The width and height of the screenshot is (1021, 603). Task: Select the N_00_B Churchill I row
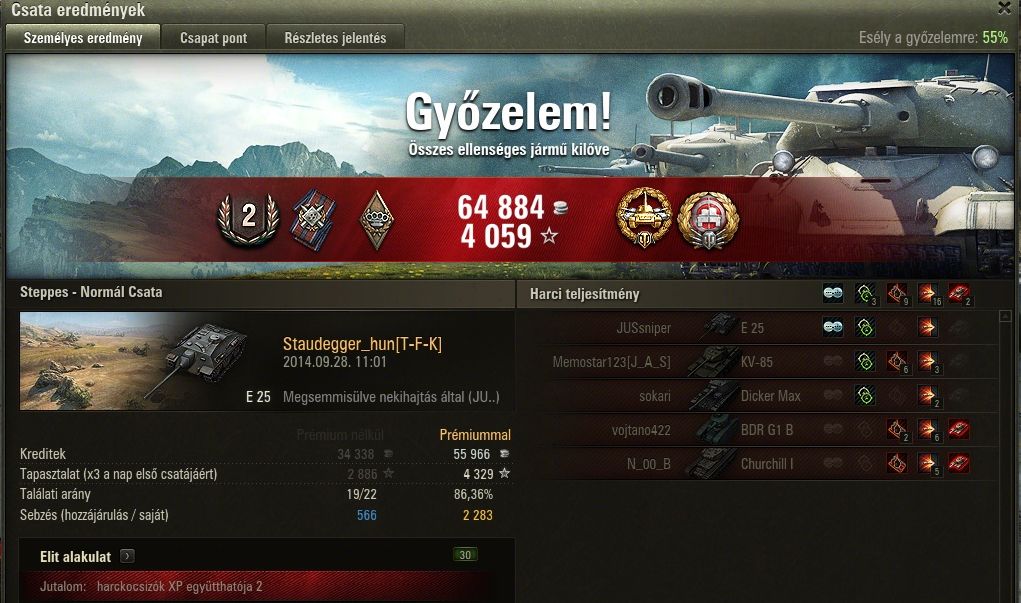coord(759,464)
